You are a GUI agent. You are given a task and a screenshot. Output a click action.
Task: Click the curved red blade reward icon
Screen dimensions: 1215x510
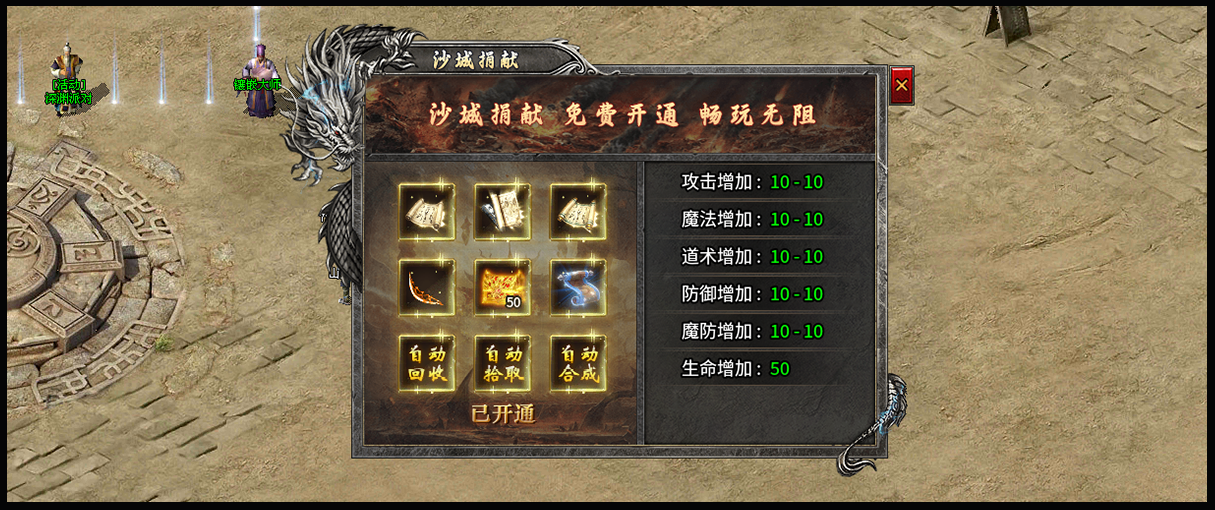click(427, 288)
